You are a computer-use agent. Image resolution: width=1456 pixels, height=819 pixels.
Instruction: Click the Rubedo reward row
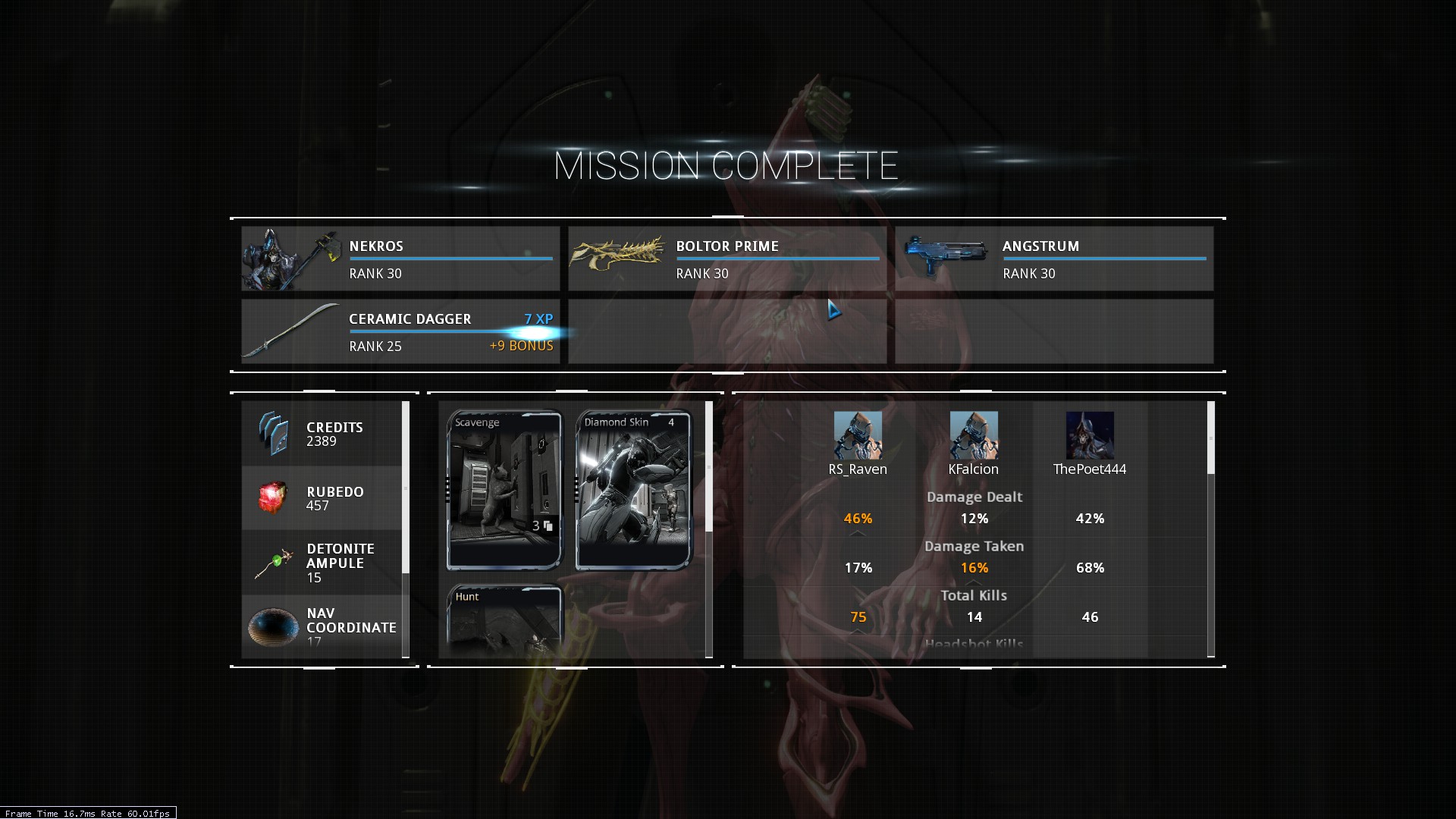tap(322, 498)
